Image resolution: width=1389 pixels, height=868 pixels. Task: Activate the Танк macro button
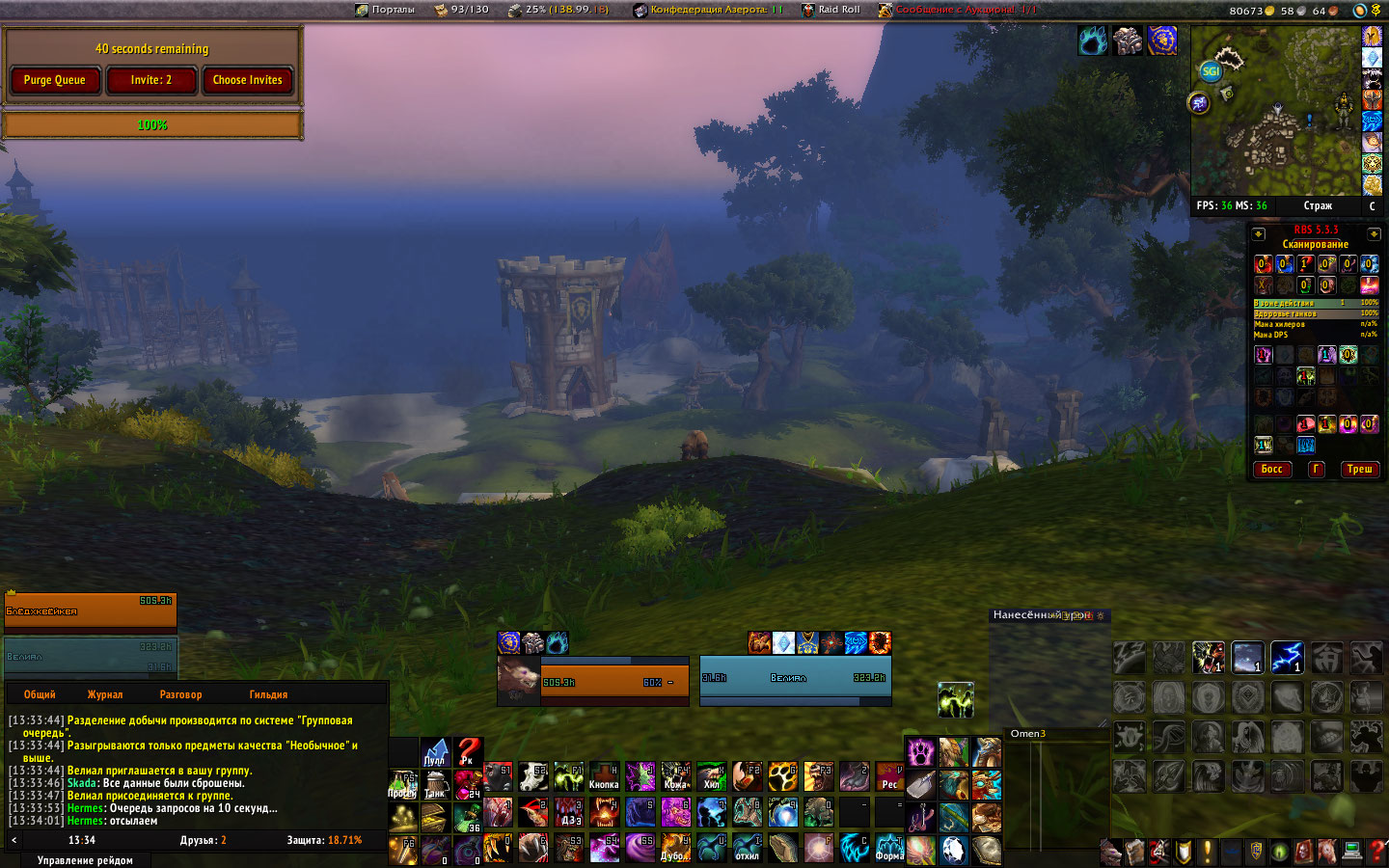point(435,785)
